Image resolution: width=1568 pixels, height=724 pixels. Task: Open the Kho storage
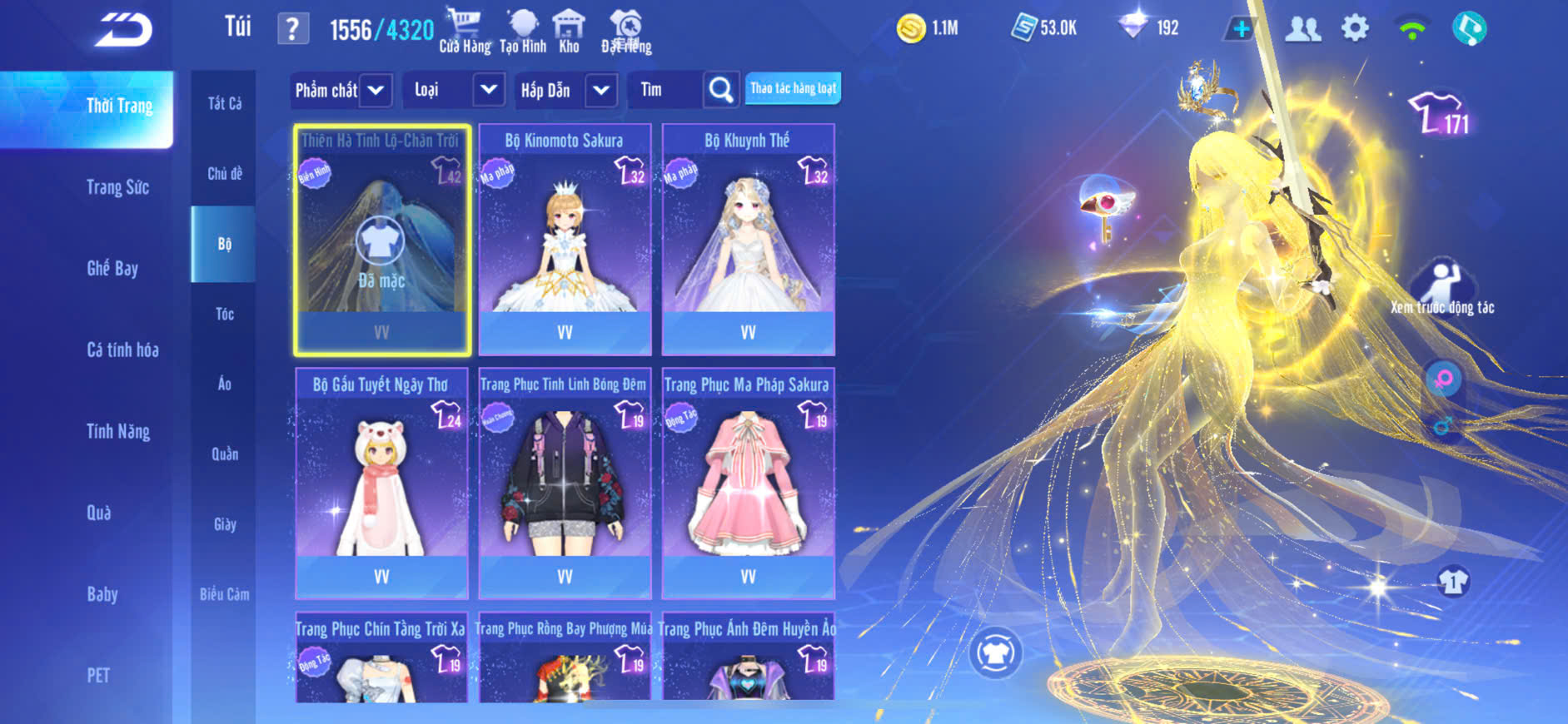point(569,31)
